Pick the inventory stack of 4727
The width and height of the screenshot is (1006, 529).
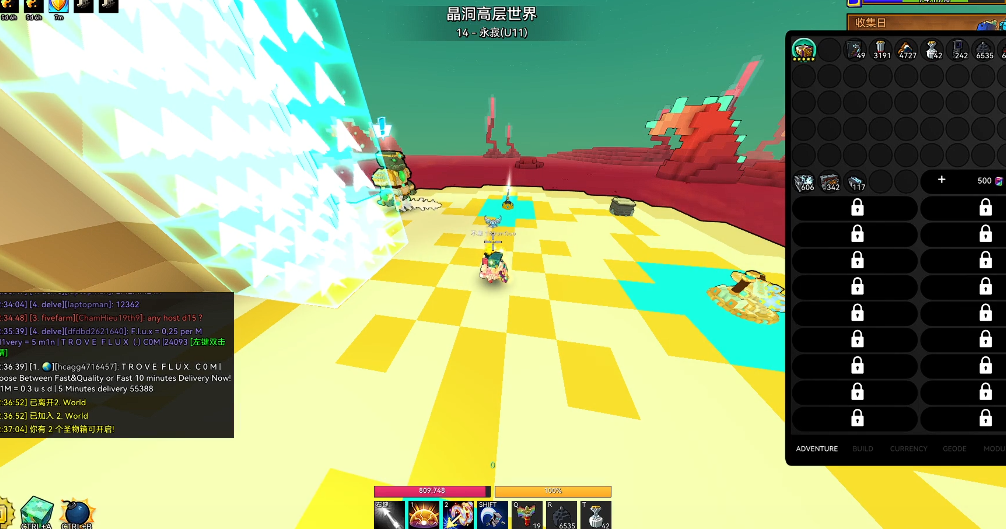[x=906, y=49]
